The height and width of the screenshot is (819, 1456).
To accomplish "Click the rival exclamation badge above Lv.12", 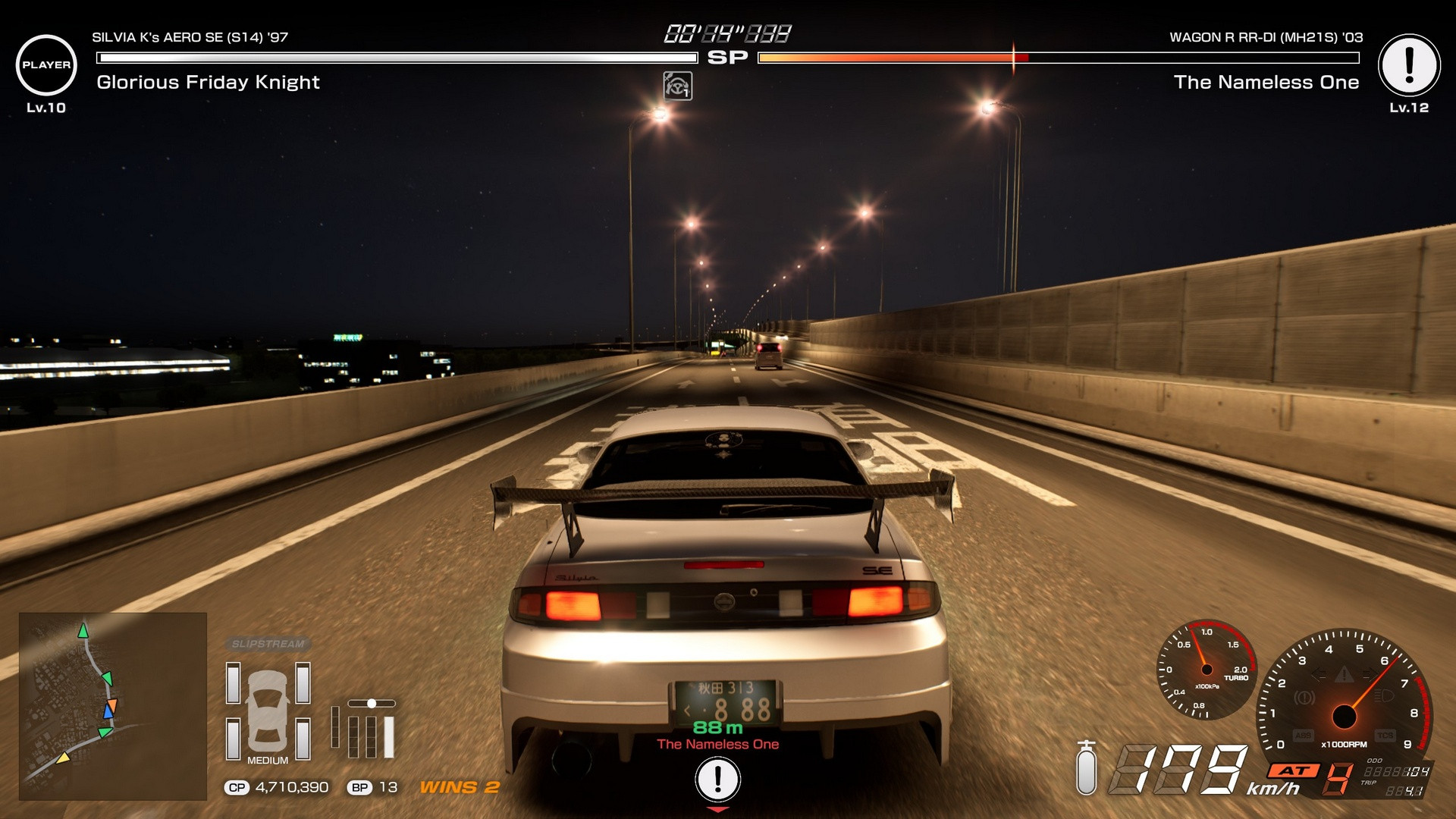I will [1409, 65].
